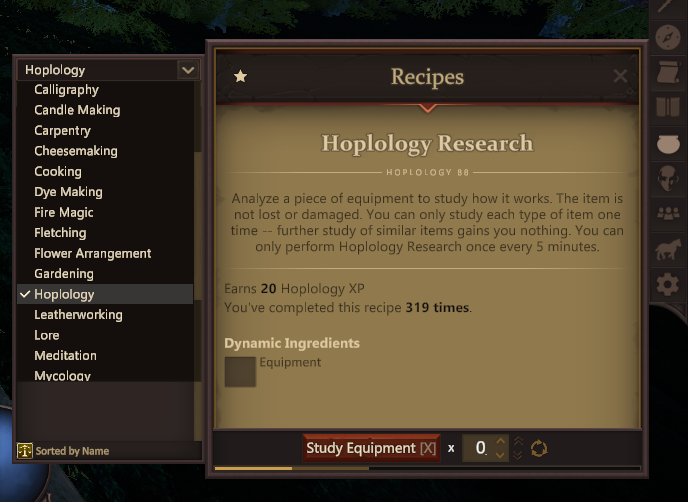Toggle the favorite star on Recipes header
The width and height of the screenshot is (688, 502).
pos(240,77)
